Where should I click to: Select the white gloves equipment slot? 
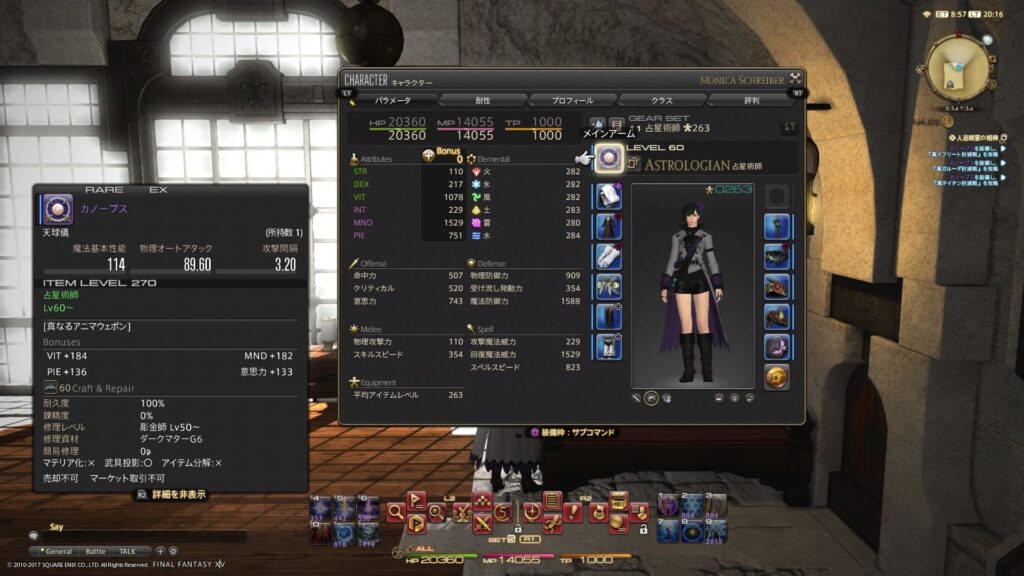[610, 256]
